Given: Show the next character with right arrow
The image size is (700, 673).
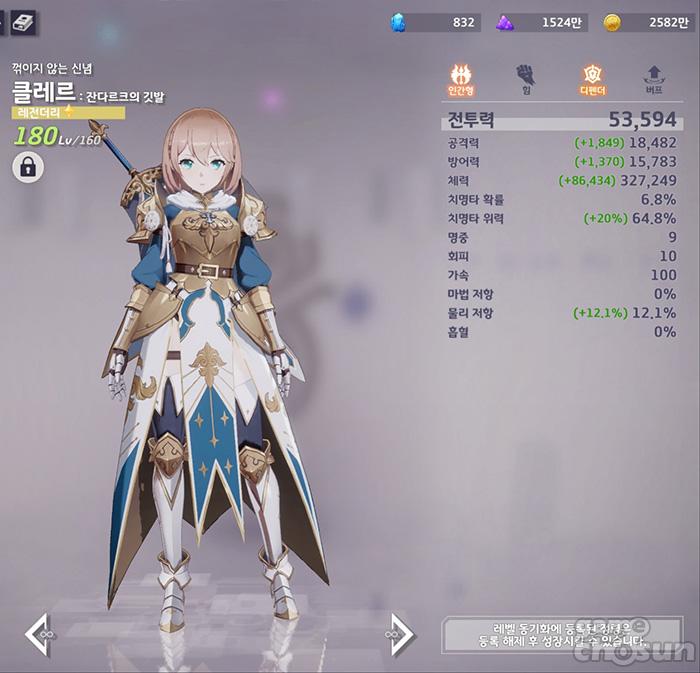Looking at the screenshot, I should coord(400,635).
